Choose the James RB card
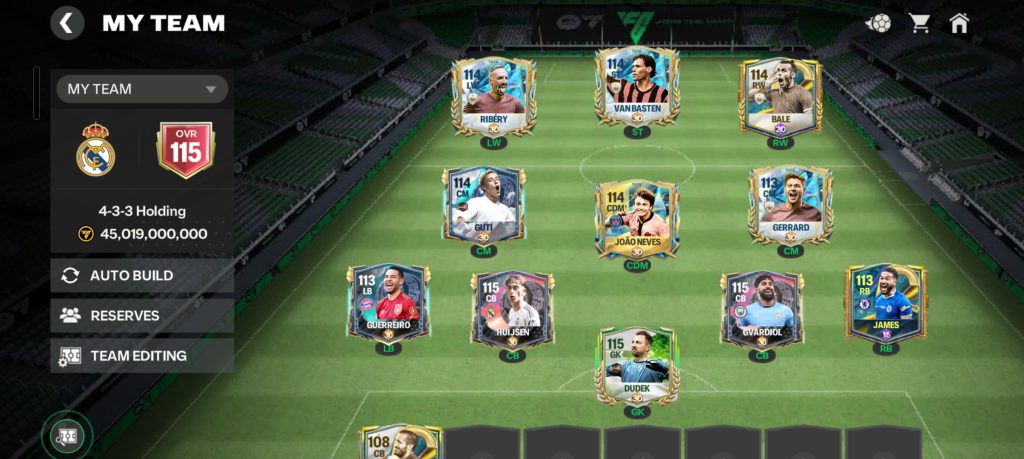 [x=885, y=303]
